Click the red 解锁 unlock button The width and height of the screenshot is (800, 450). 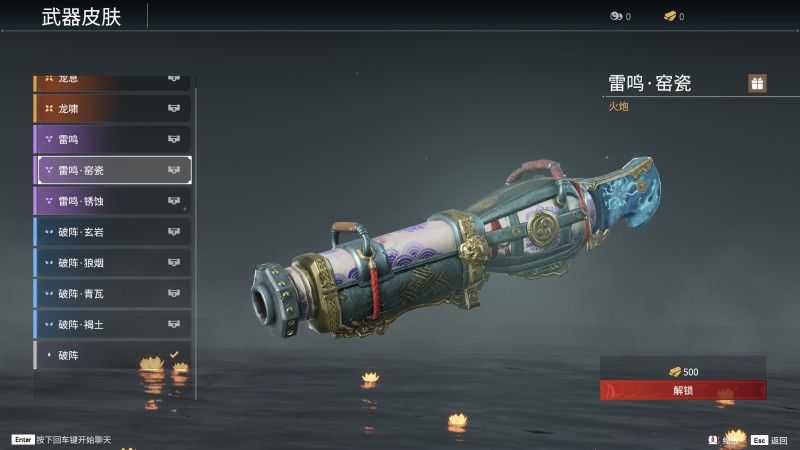click(x=683, y=390)
